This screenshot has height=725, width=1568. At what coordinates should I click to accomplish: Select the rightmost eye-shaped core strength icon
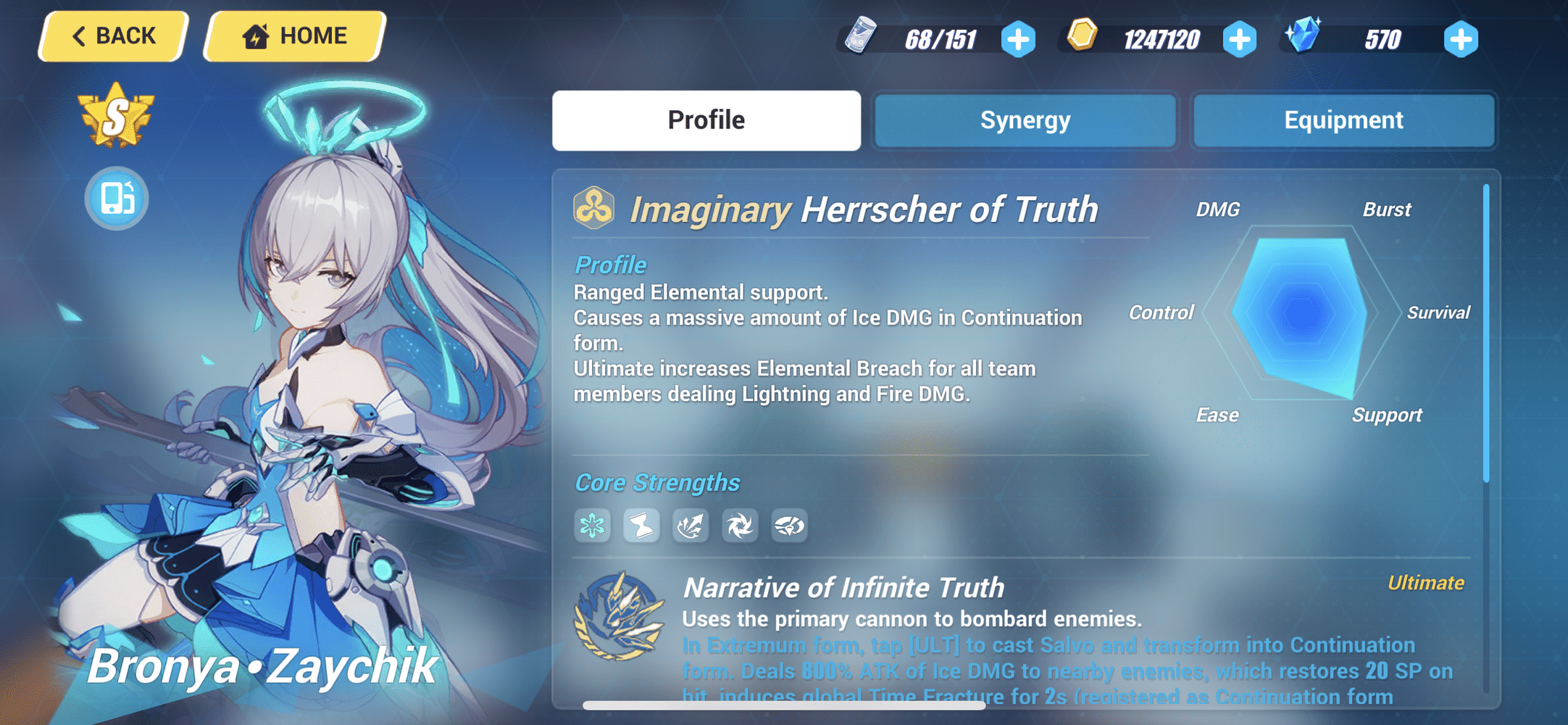click(790, 526)
